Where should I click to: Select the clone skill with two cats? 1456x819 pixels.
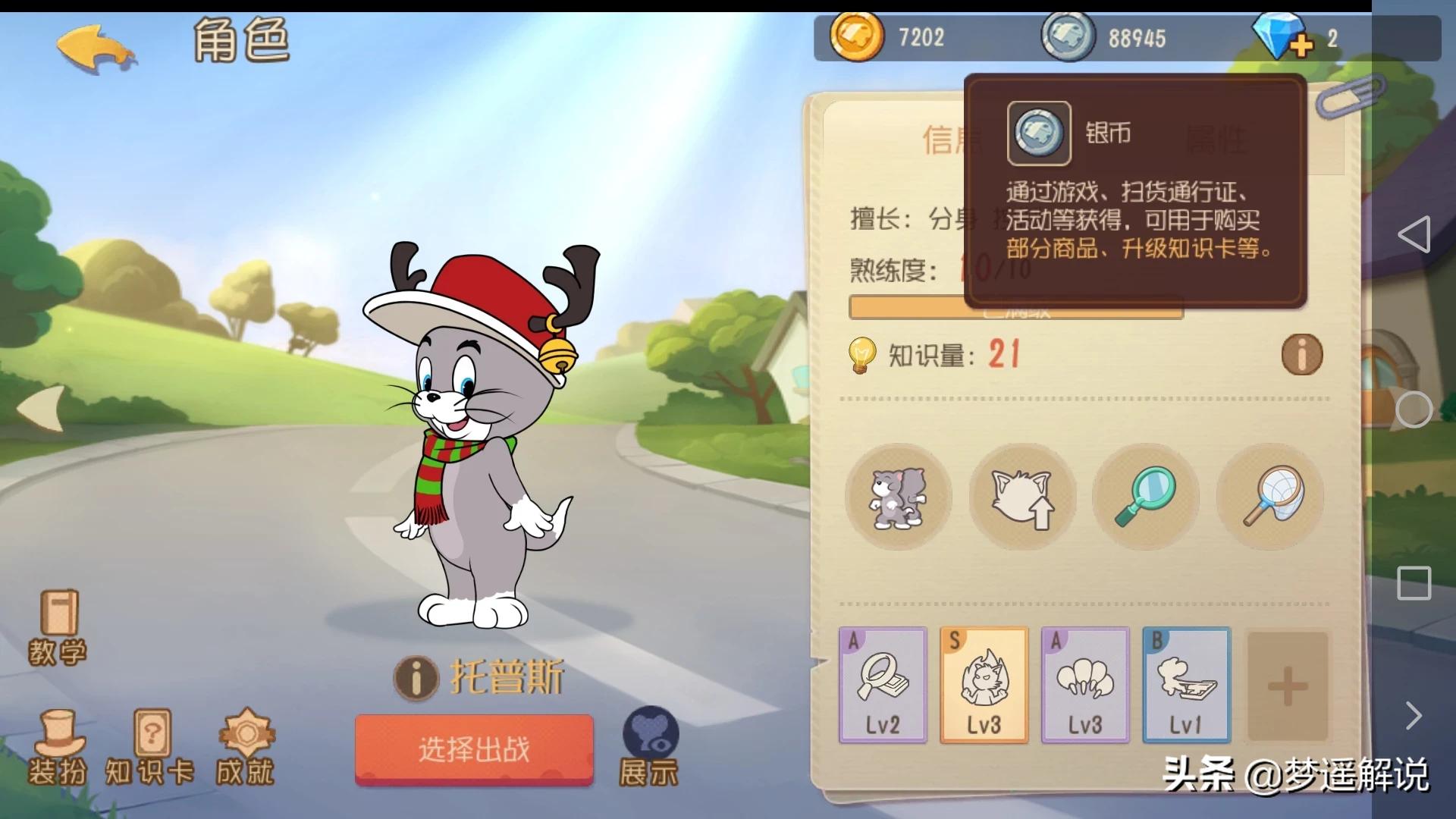[x=898, y=497]
